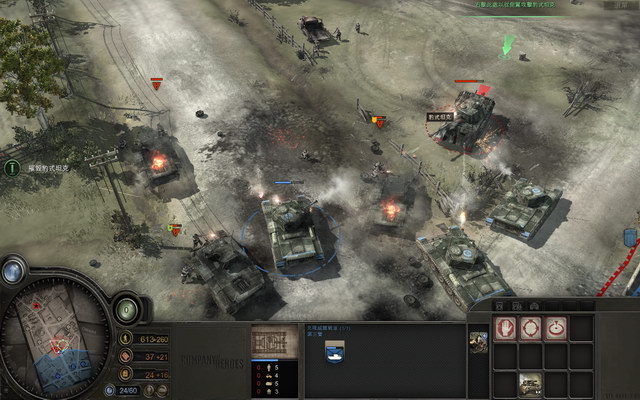640x400 pixels.
Task: Activate the tank ability icon in command grid
Action: [530, 381]
